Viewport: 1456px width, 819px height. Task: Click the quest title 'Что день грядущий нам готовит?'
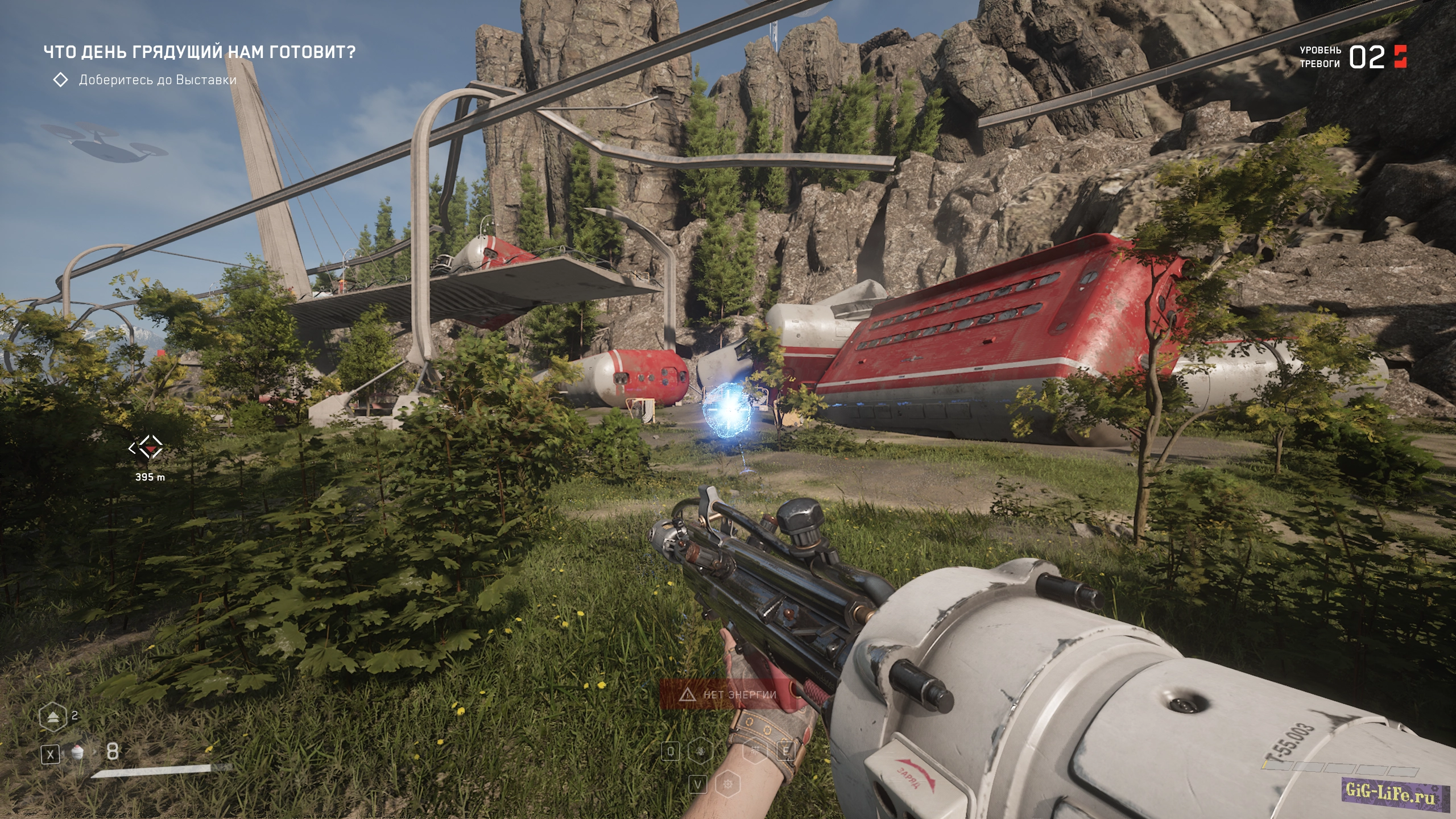click(200, 52)
